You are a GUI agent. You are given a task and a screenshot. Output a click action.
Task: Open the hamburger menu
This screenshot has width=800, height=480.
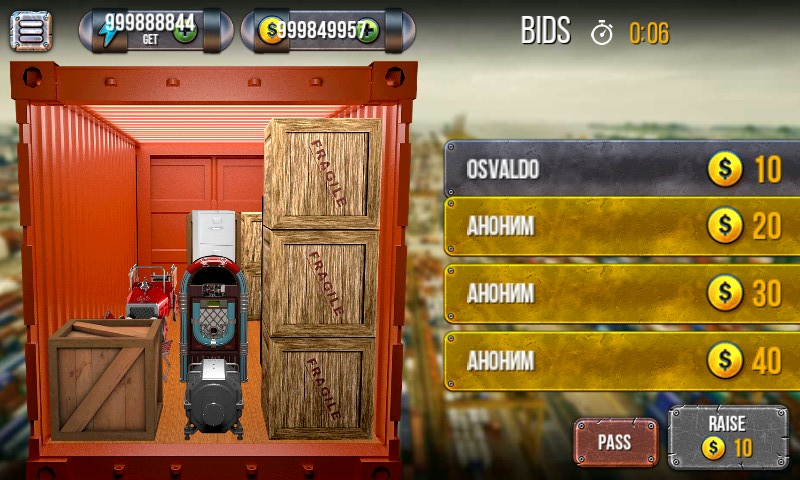click(x=30, y=30)
